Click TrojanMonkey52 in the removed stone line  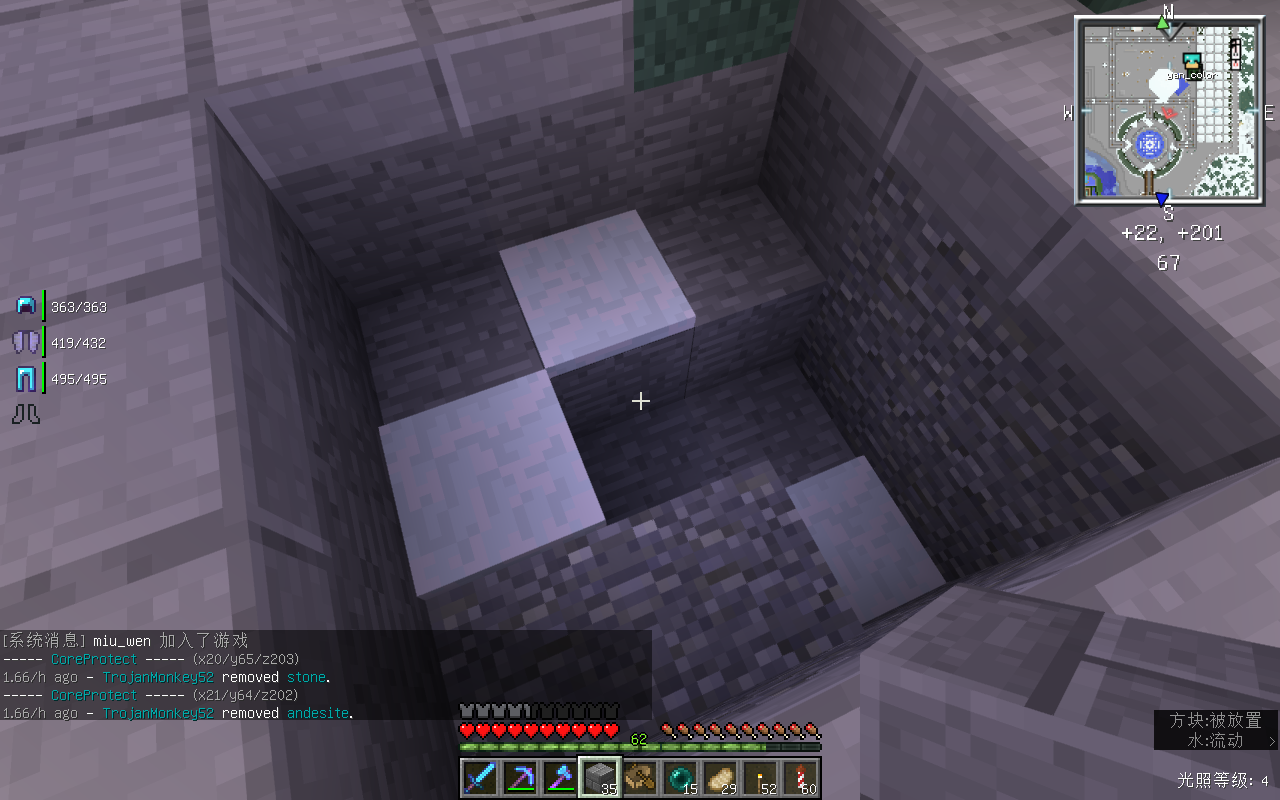158,677
